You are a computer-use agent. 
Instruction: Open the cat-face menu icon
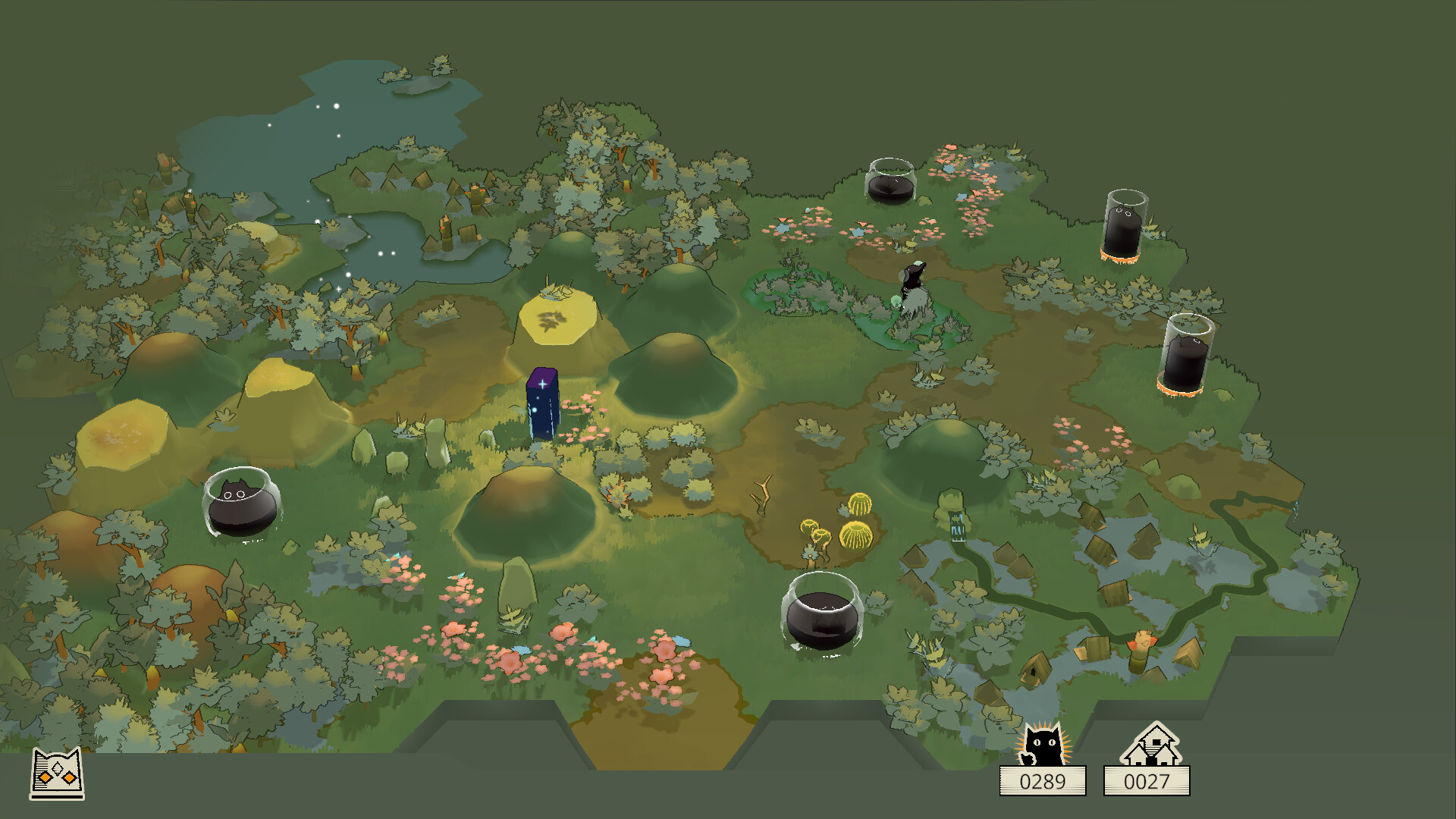(x=57, y=773)
